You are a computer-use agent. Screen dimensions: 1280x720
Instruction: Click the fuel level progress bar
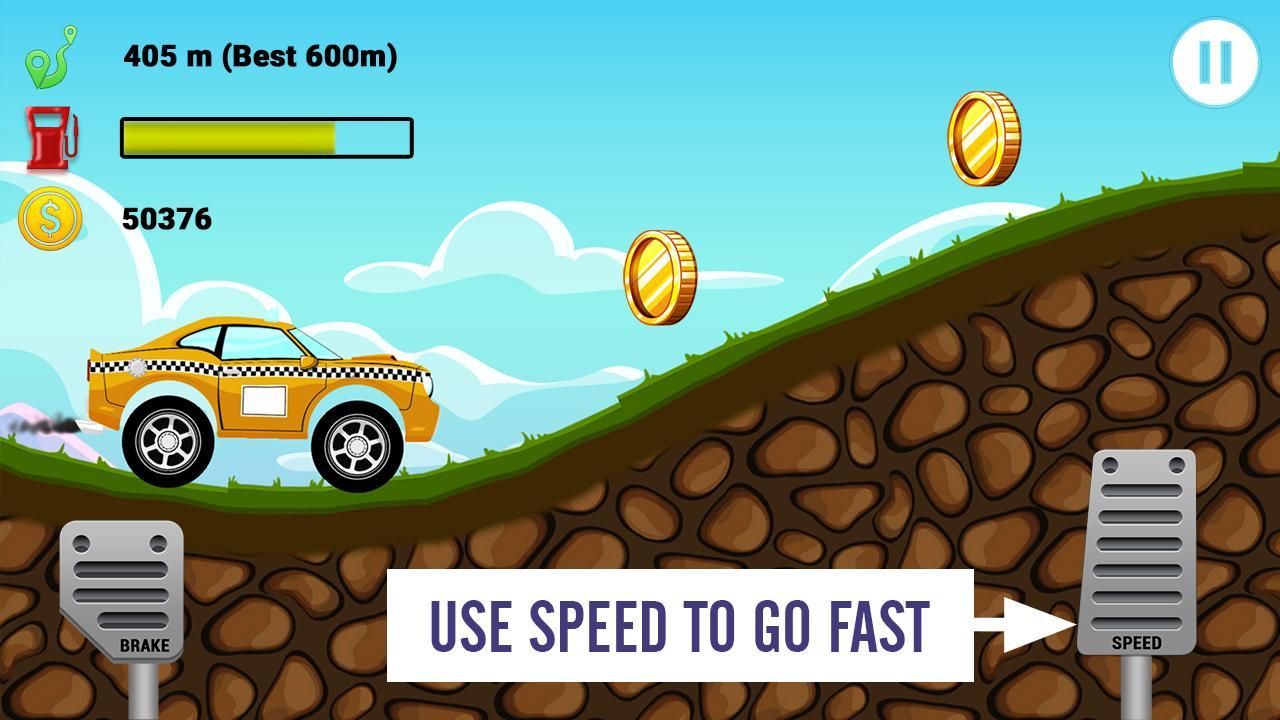(265, 138)
